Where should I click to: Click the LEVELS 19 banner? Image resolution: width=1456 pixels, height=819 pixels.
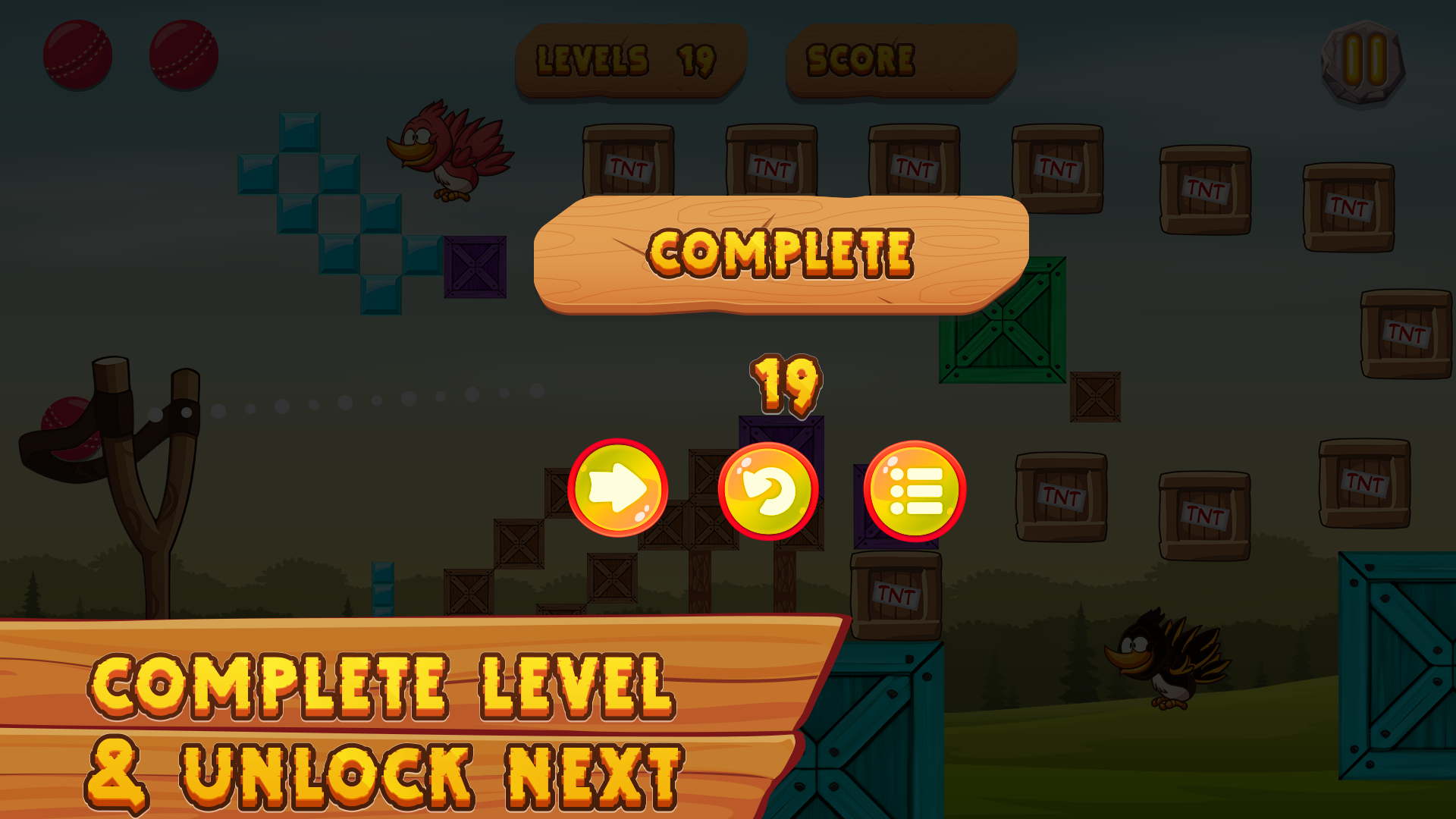629,59
